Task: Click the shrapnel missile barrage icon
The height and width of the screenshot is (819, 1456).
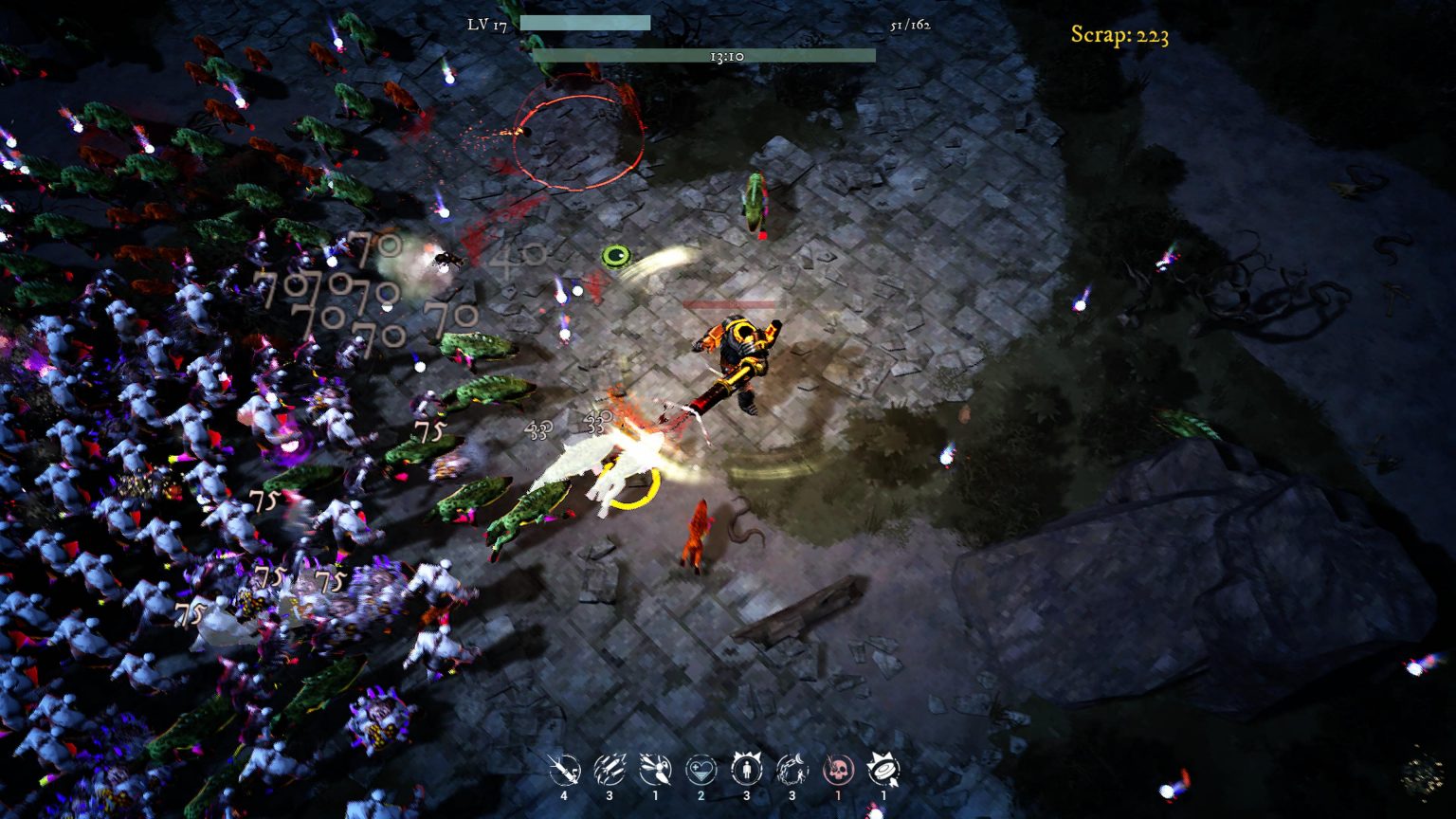Action: click(609, 770)
